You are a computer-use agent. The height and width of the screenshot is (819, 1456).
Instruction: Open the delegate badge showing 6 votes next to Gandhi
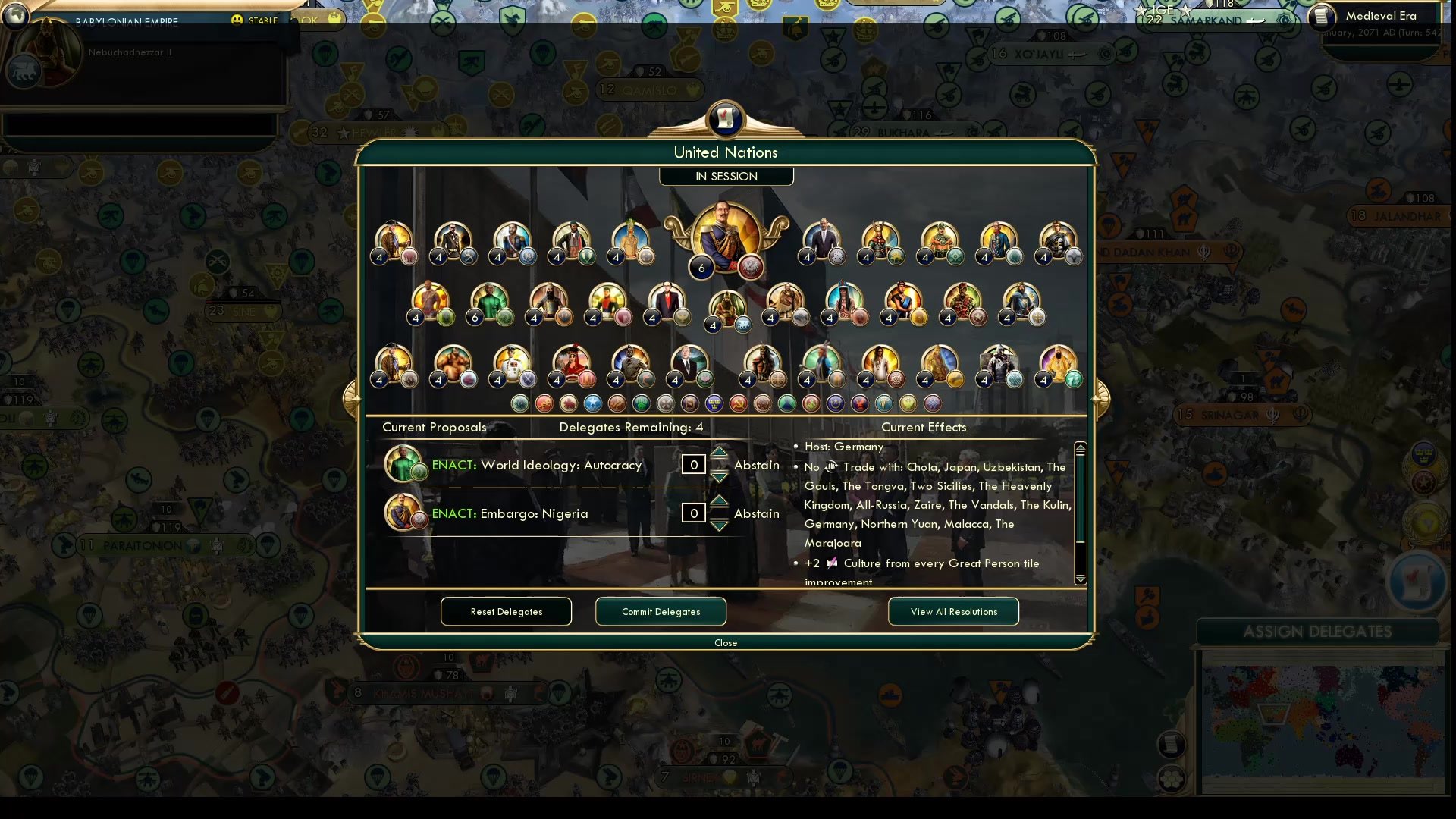476,318
